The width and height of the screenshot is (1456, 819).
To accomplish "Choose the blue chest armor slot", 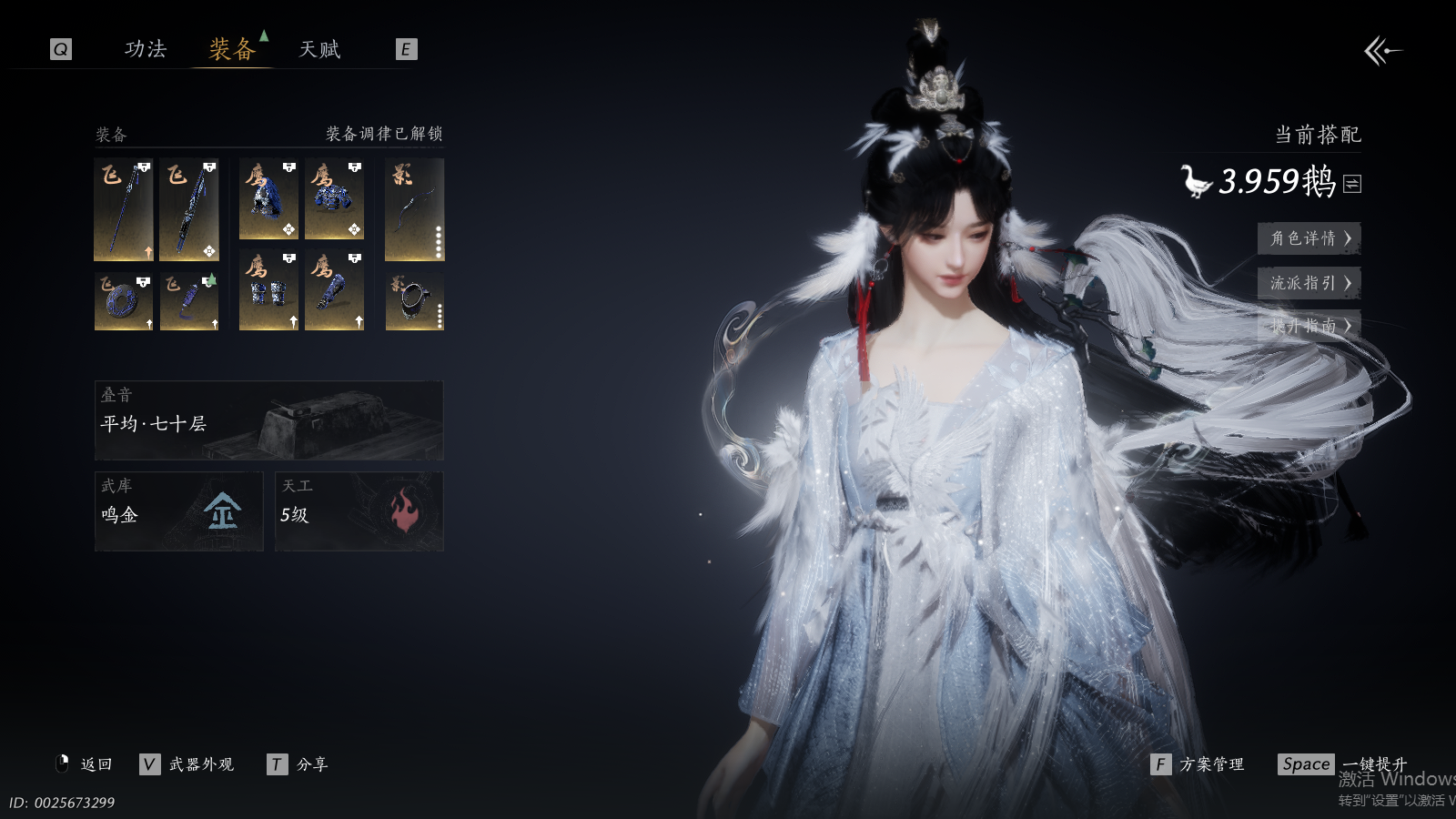I will coord(334,199).
